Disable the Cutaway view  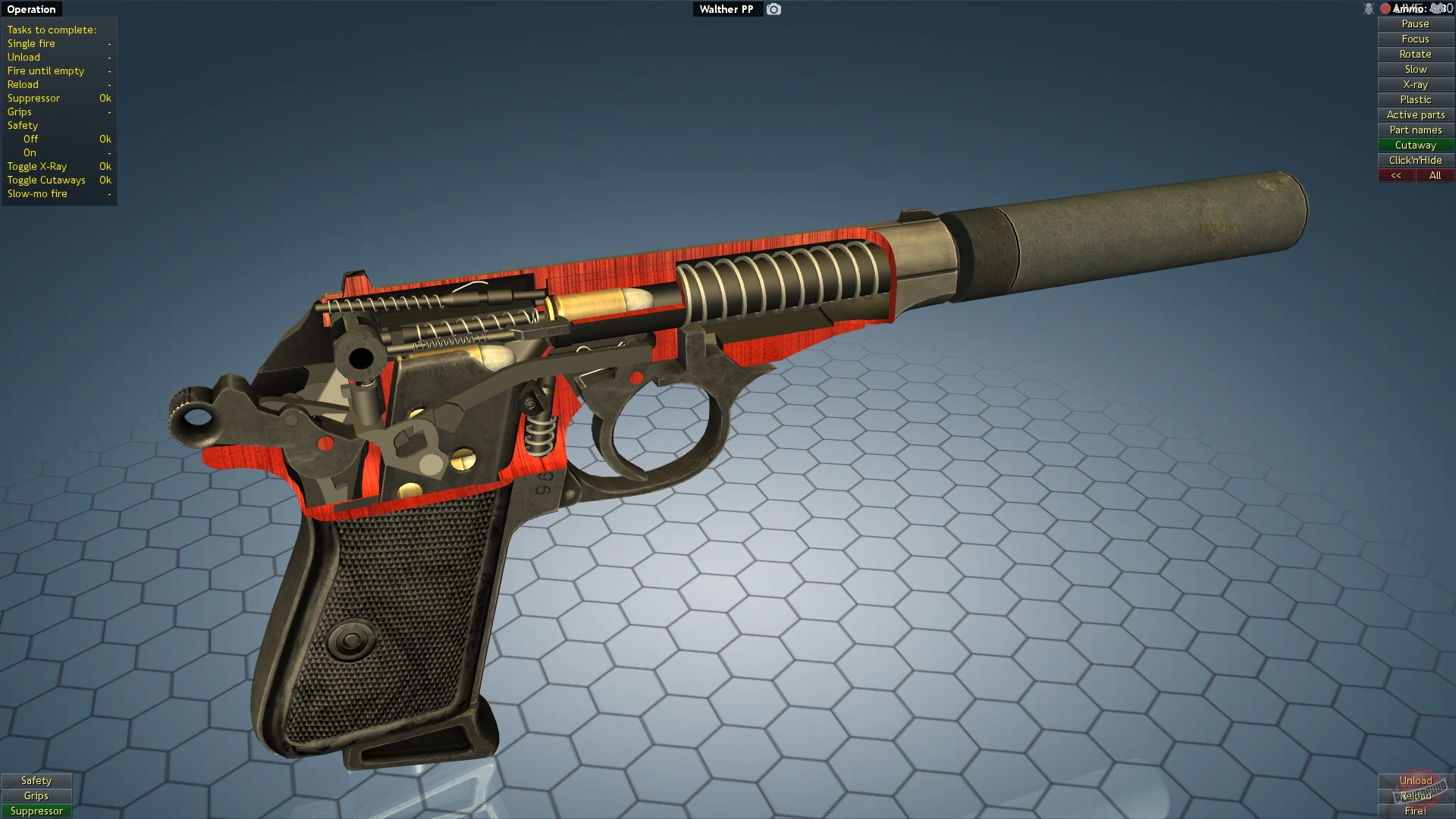click(1414, 145)
